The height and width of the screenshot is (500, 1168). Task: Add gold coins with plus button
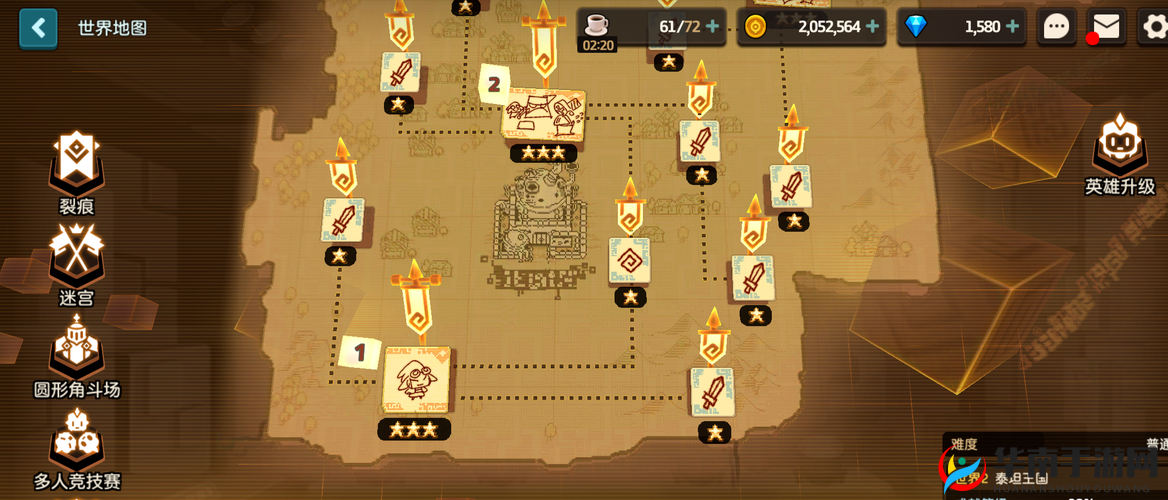pyautogui.click(x=873, y=27)
